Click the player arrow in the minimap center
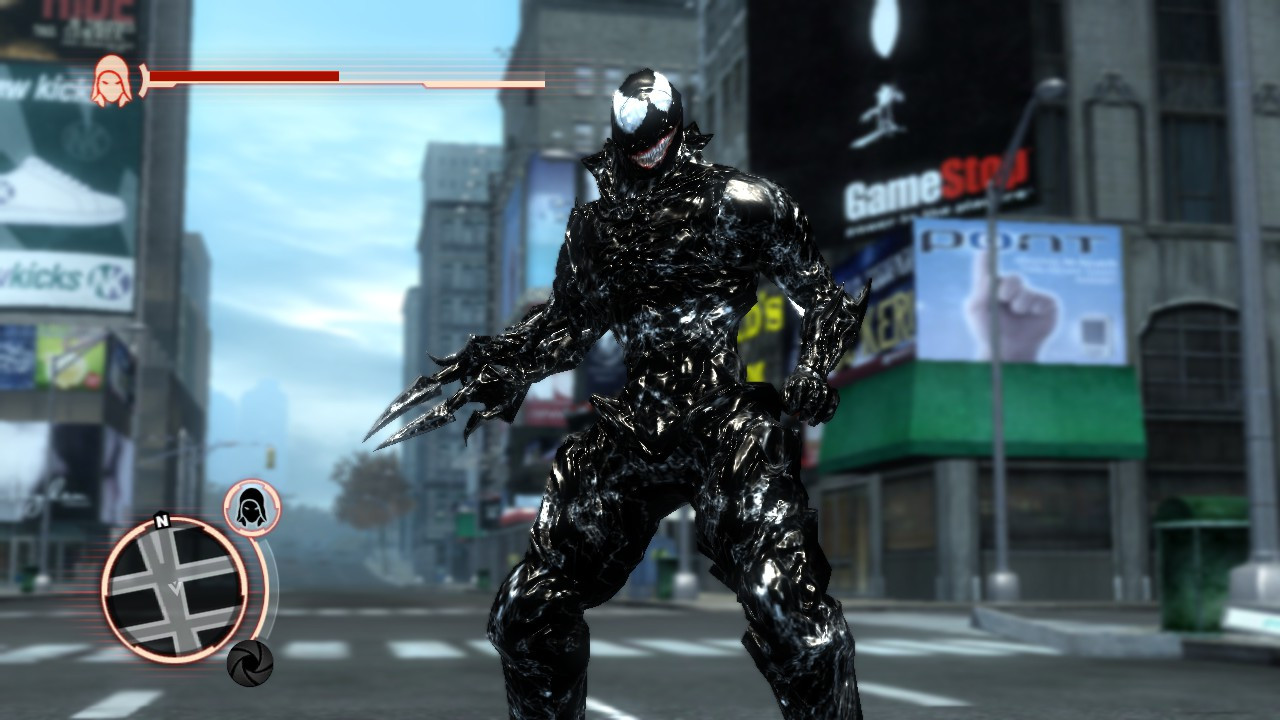The image size is (1280, 720). 177,588
